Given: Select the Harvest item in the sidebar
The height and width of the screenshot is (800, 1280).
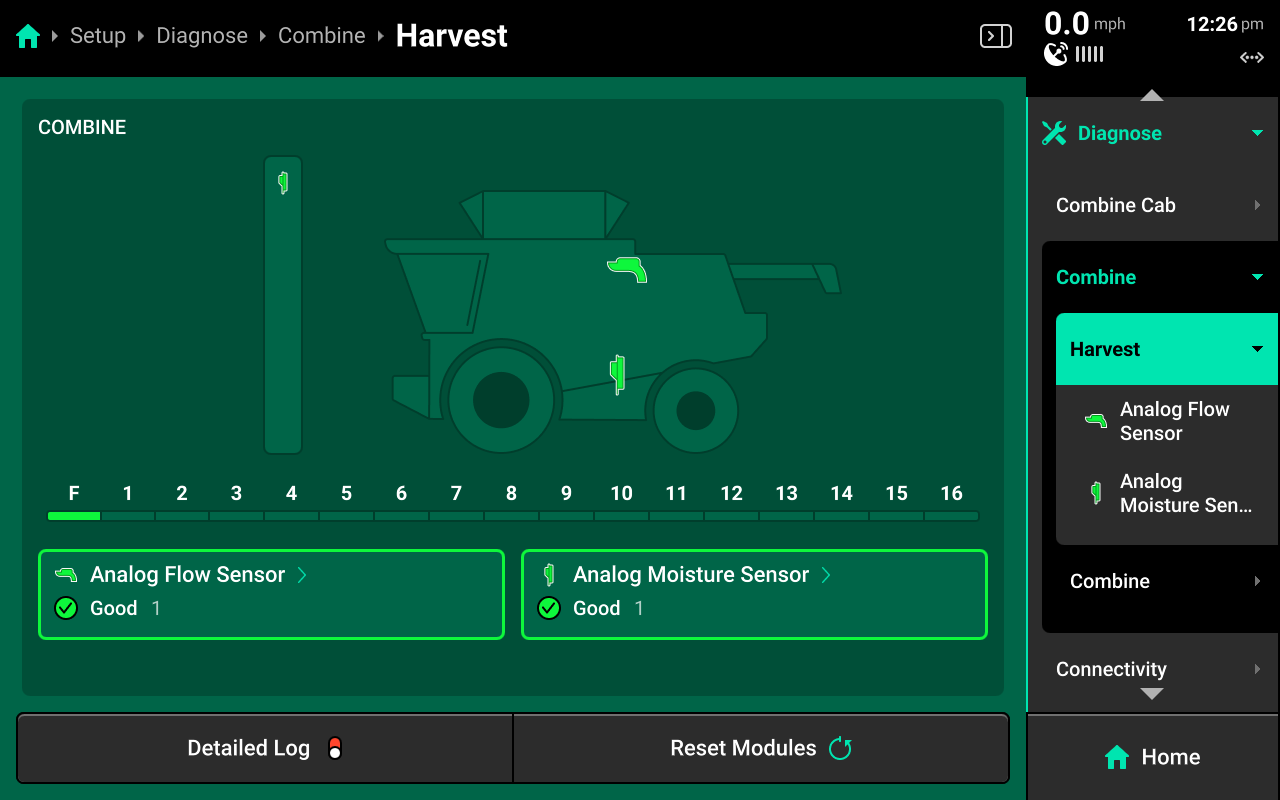Looking at the screenshot, I should coord(1166,349).
